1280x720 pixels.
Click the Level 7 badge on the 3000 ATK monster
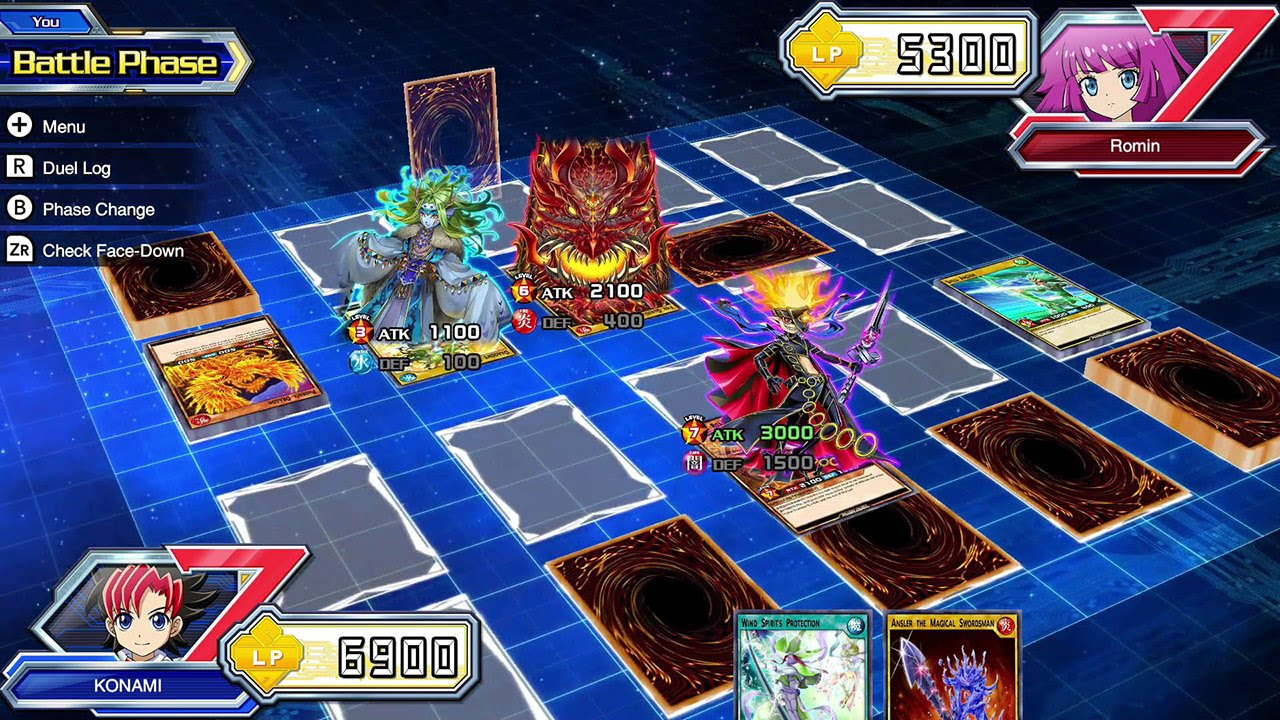694,431
